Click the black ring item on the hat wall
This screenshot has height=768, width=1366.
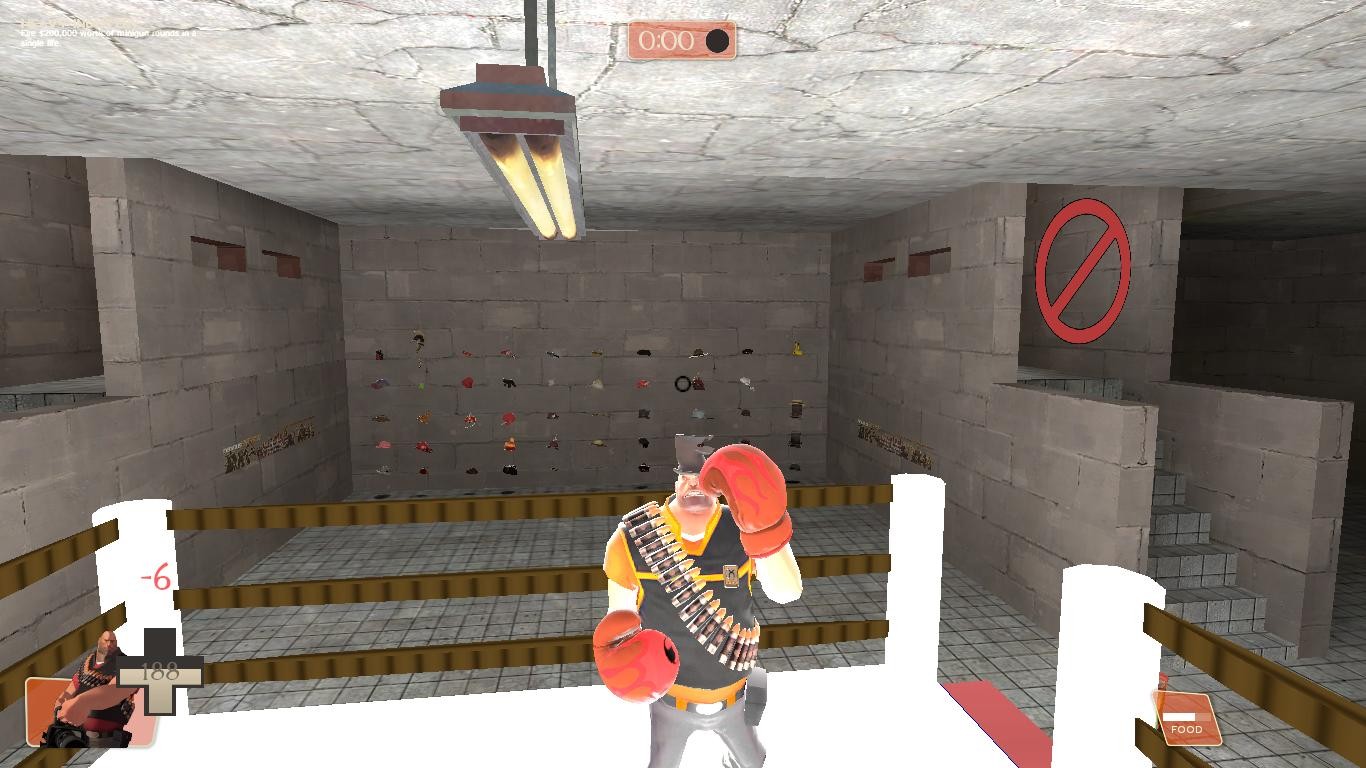(x=681, y=381)
